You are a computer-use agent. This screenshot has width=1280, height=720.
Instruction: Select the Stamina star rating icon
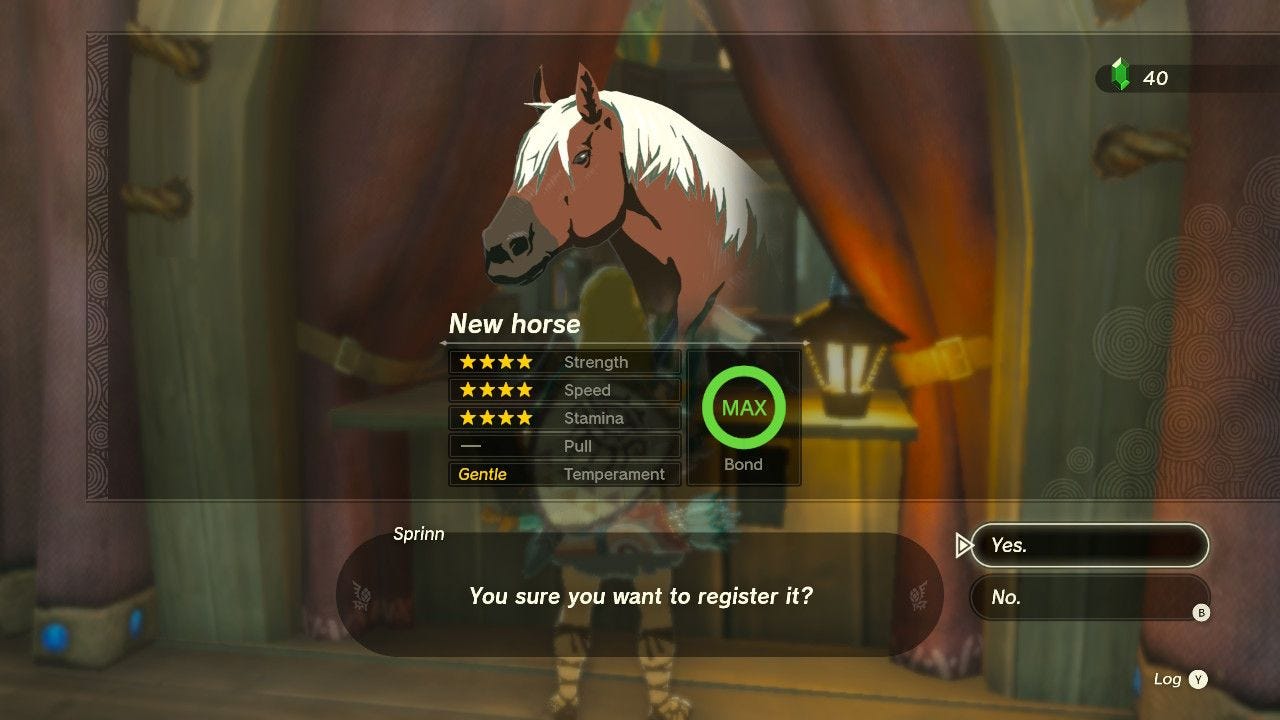point(495,418)
